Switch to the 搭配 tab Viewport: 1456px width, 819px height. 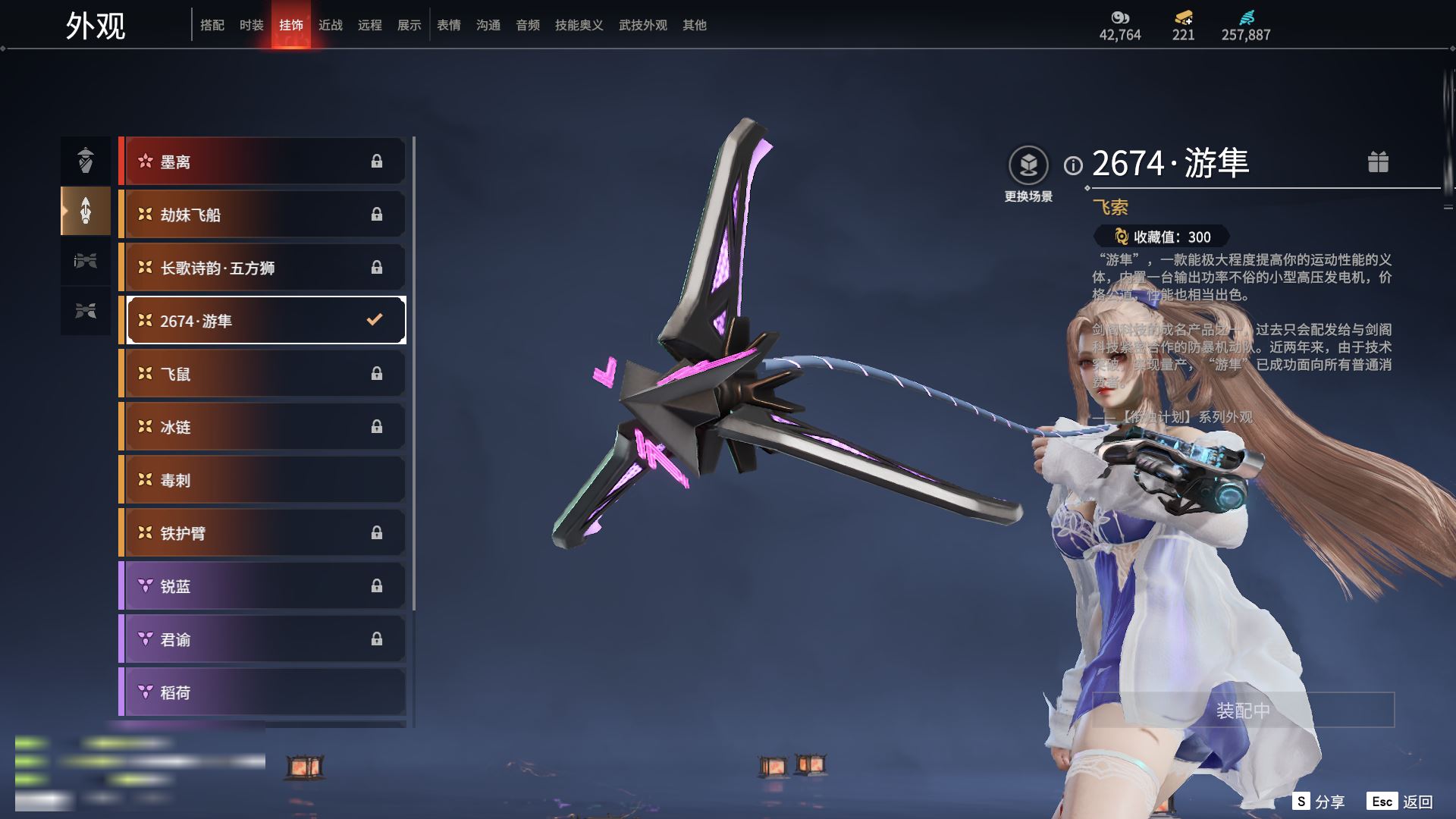[212, 25]
